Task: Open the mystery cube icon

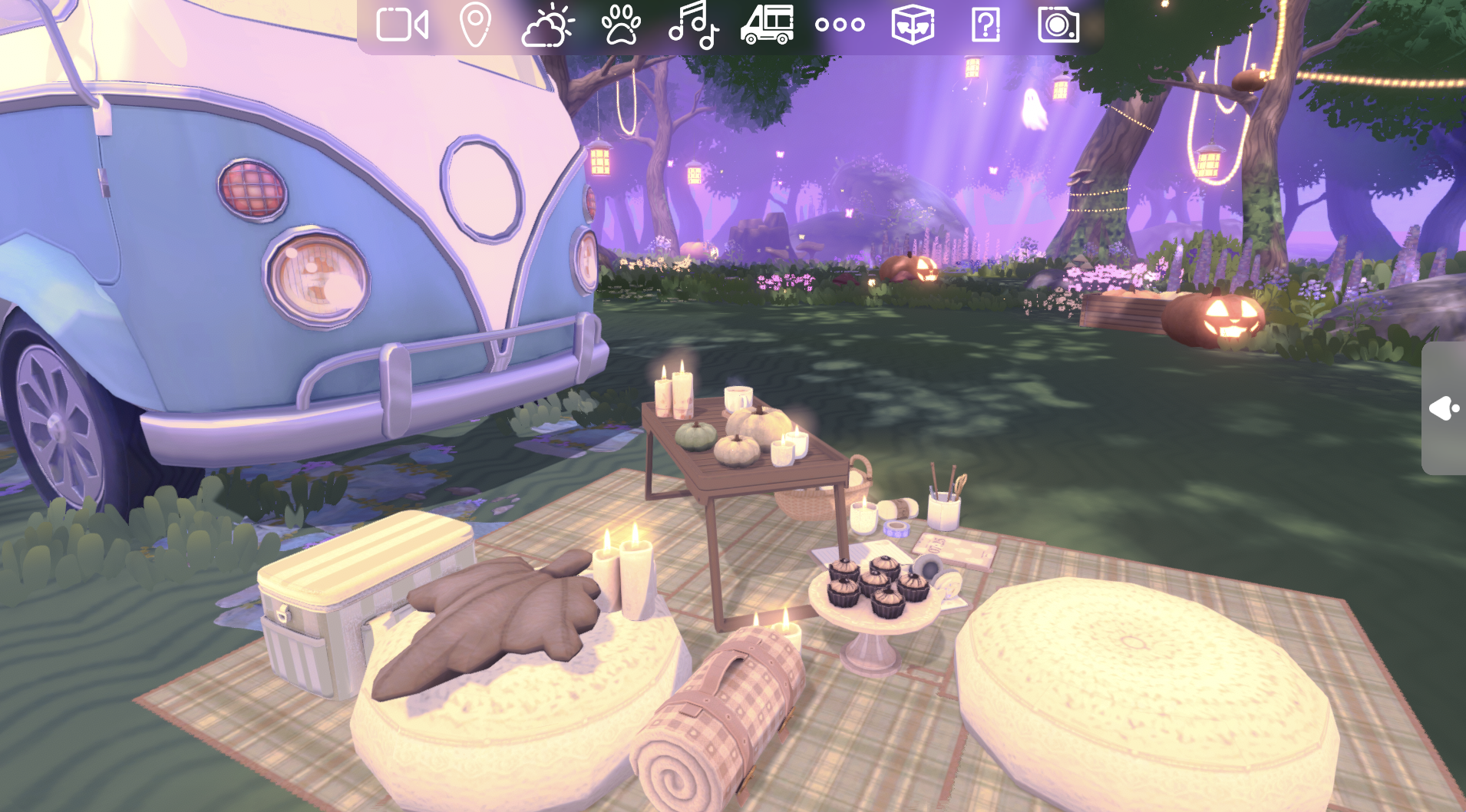Action: click(913, 25)
